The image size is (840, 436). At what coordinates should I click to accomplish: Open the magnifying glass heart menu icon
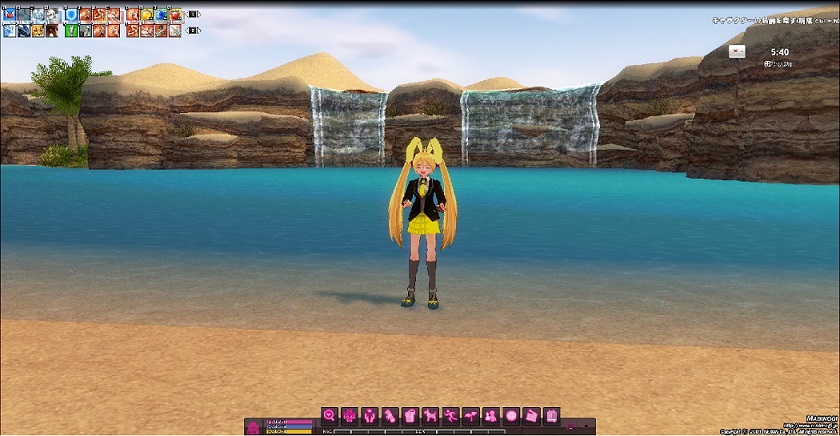pyautogui.click(x=329, y=415)
